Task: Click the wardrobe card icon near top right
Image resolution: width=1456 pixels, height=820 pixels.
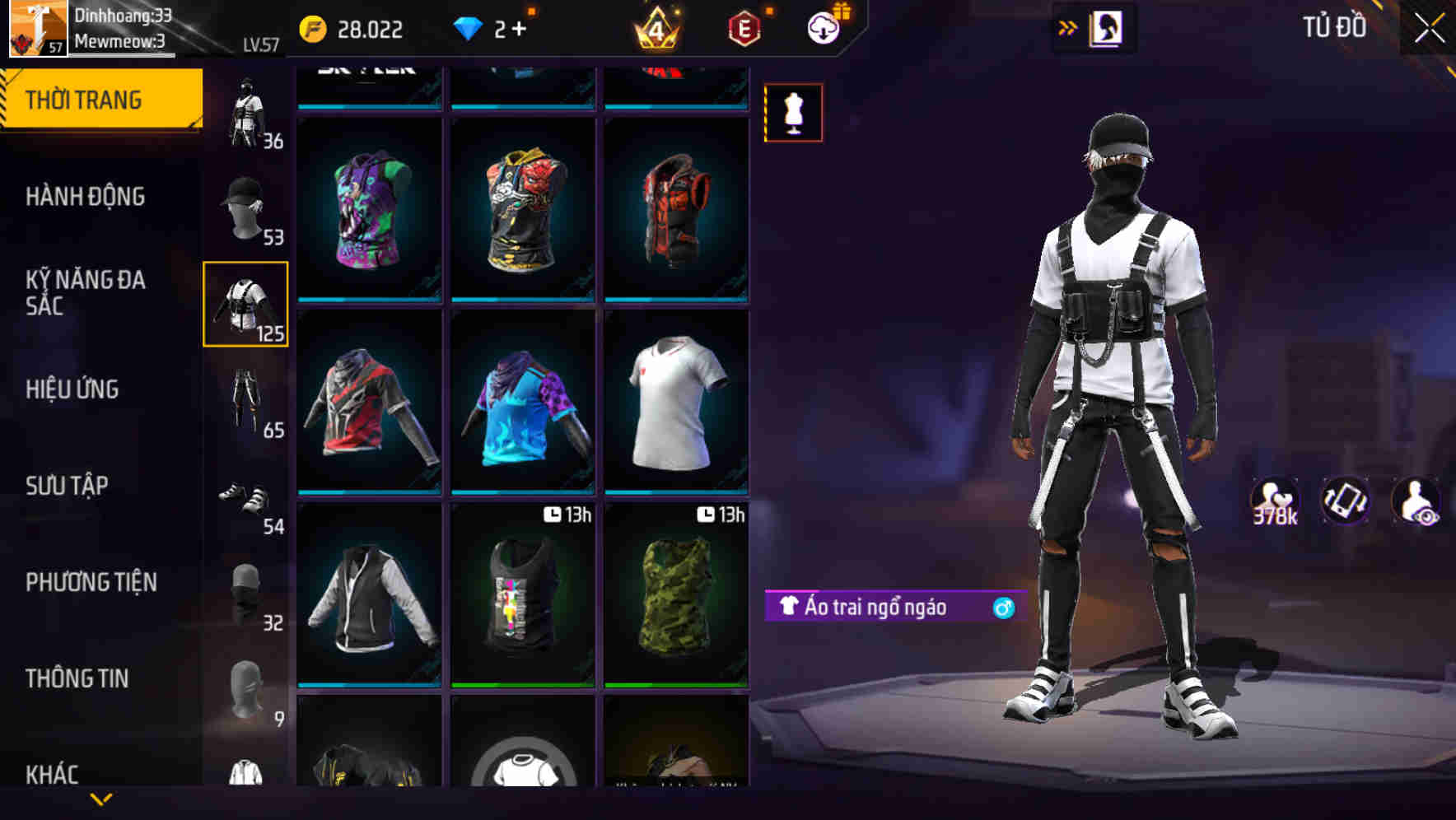Action: [1108, 27]
